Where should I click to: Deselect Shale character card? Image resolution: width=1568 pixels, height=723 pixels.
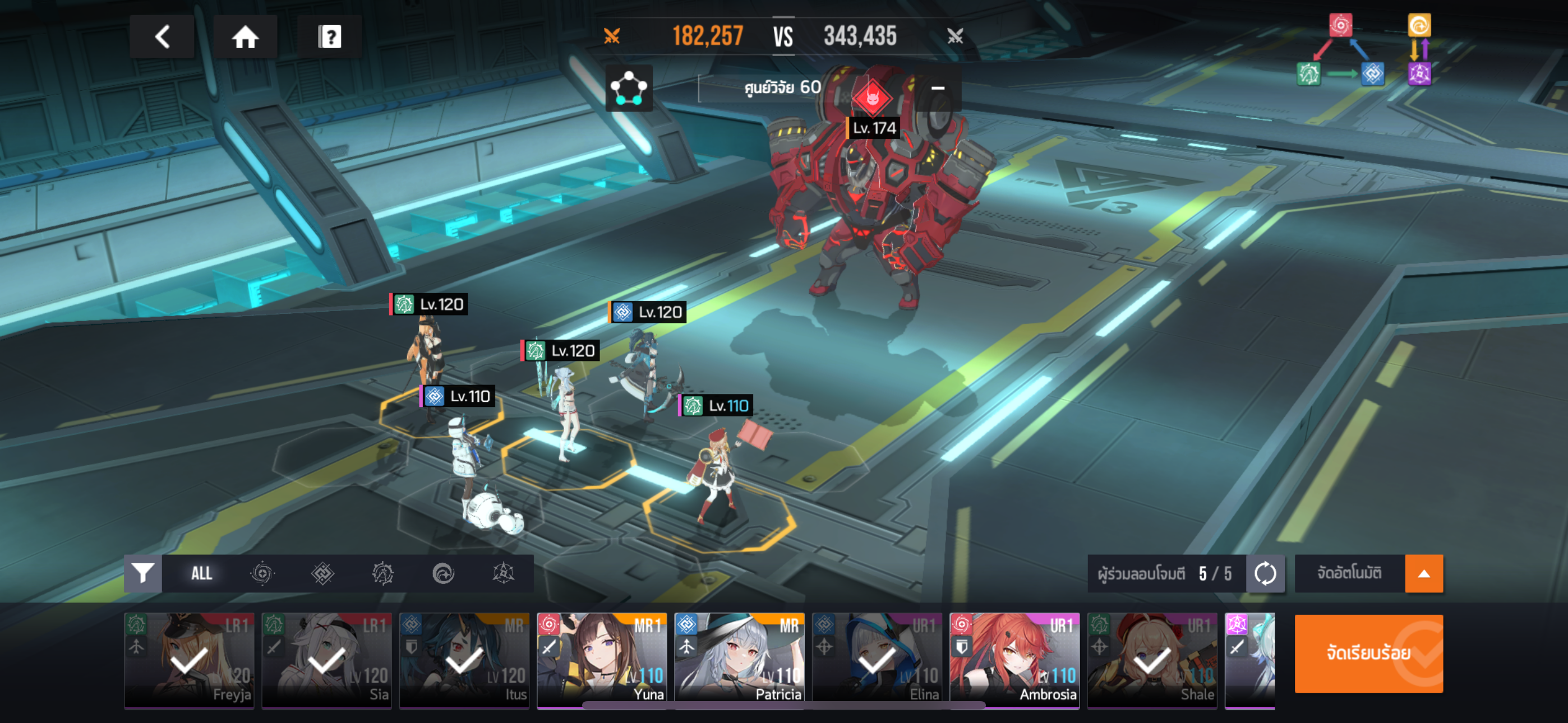pos(1152,660)
